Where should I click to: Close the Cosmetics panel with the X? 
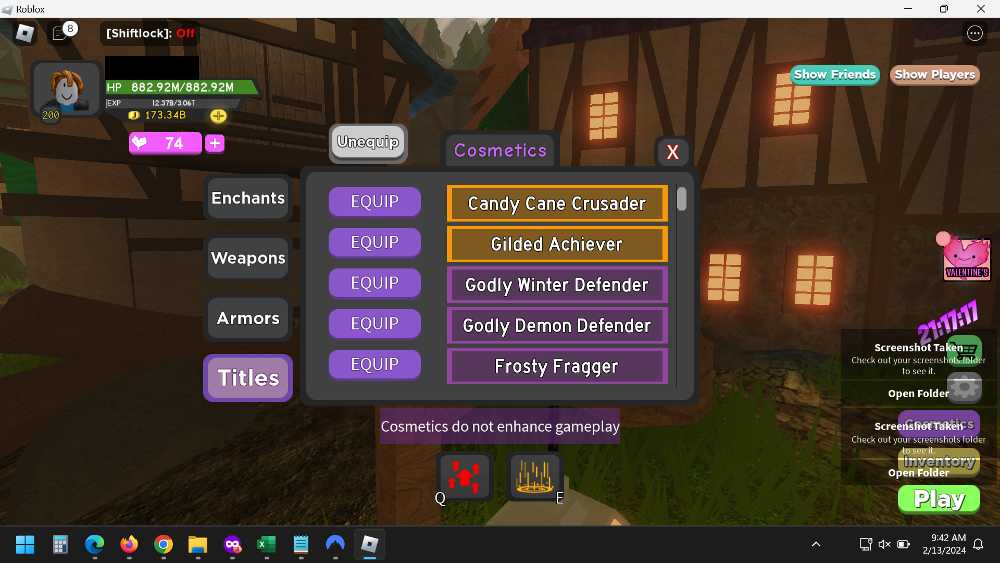672,152
